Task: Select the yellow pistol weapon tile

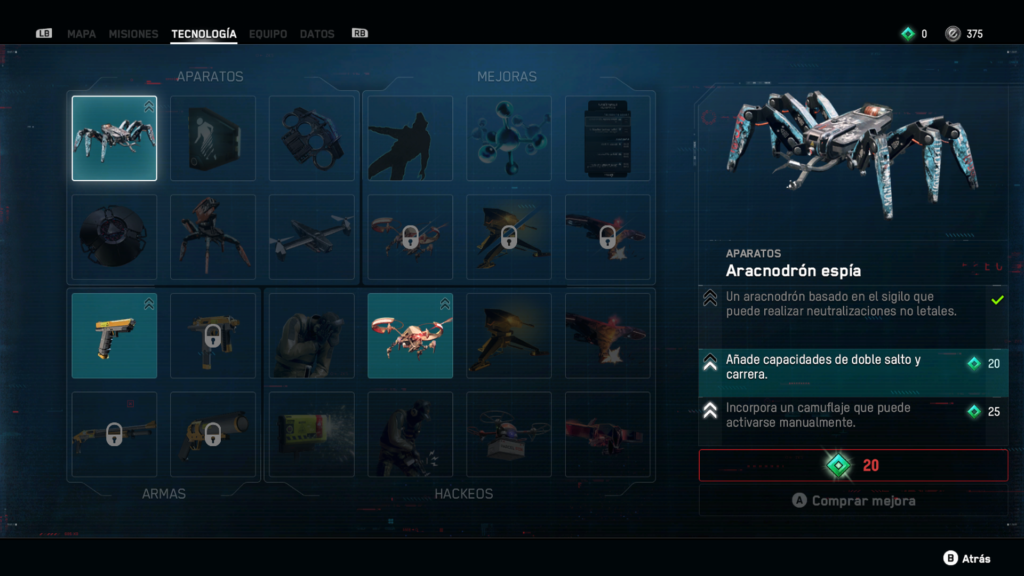Action: point(114,336)
